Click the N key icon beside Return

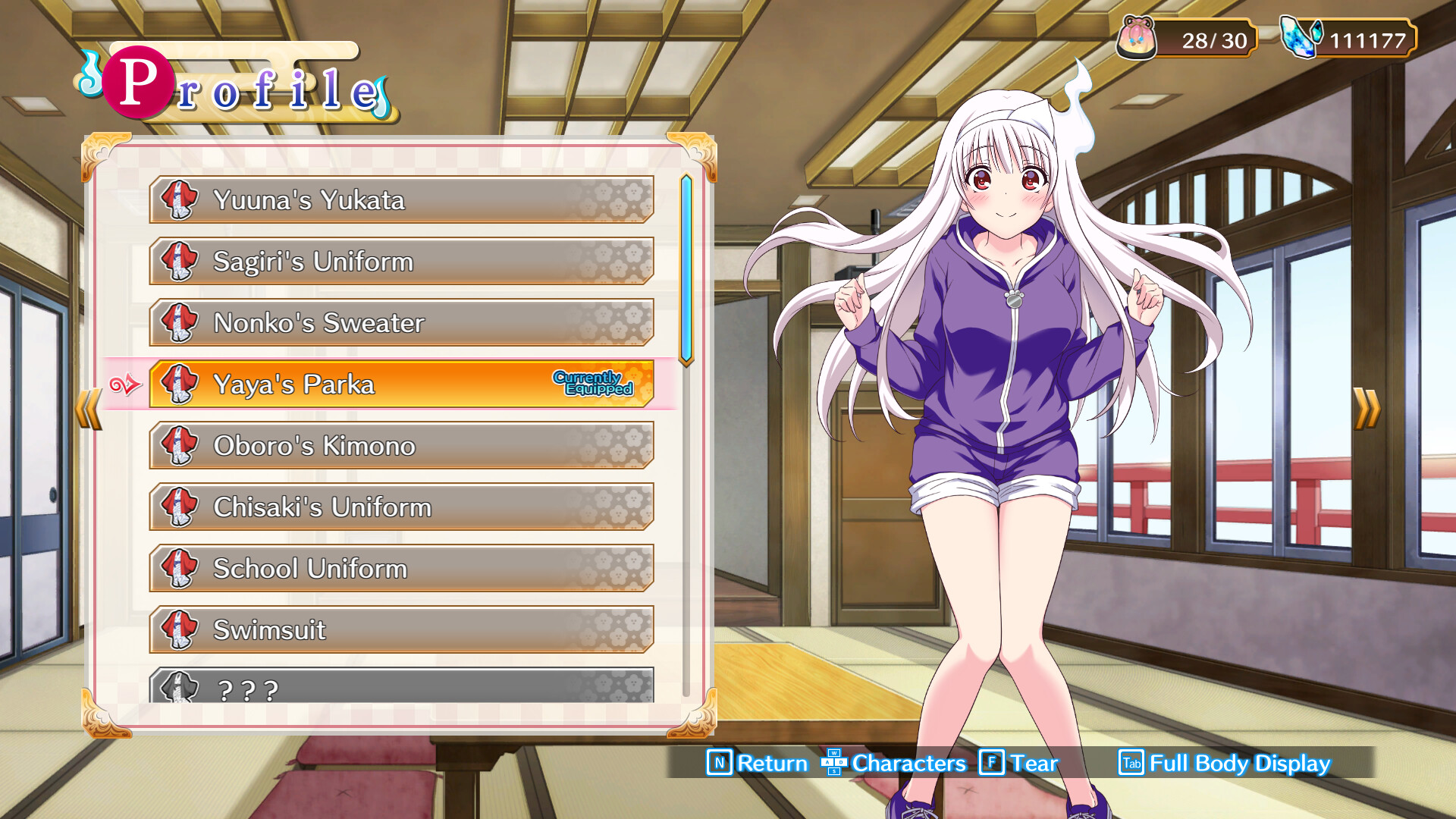tap(719, 764)
